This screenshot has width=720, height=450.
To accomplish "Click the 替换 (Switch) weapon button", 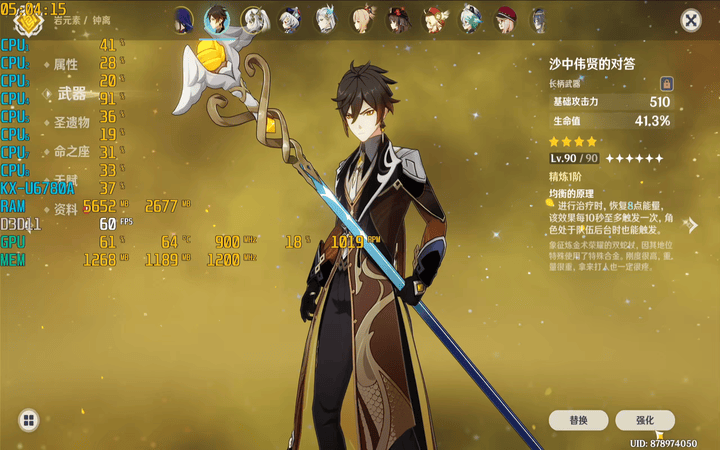I will 578,421.
